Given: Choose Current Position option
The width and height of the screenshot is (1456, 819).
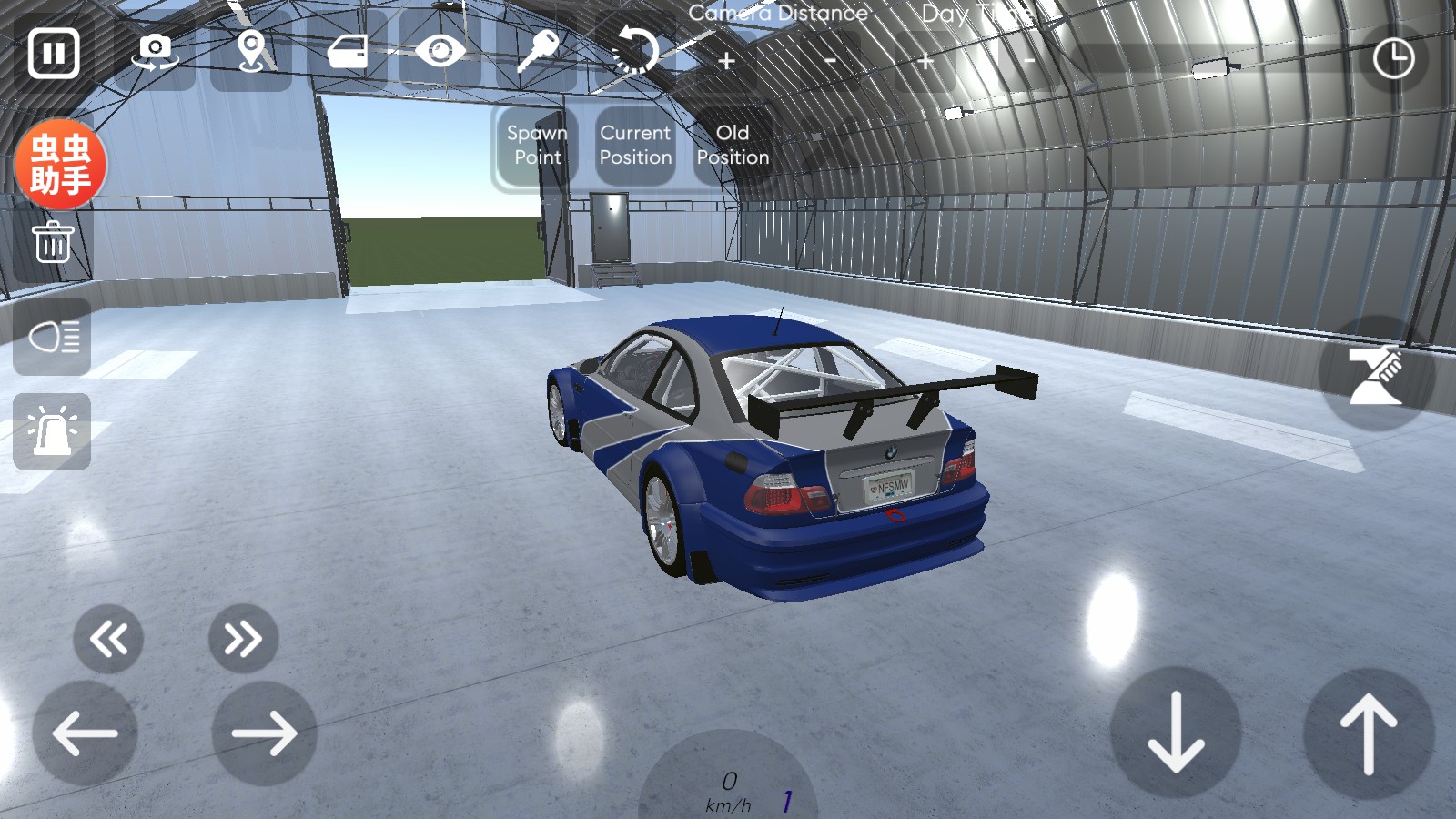Looking at the screenshot, I should click(635, 146).
